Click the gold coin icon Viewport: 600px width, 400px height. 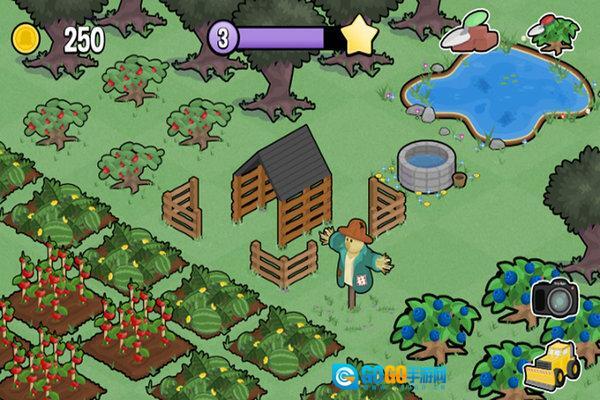24,39
